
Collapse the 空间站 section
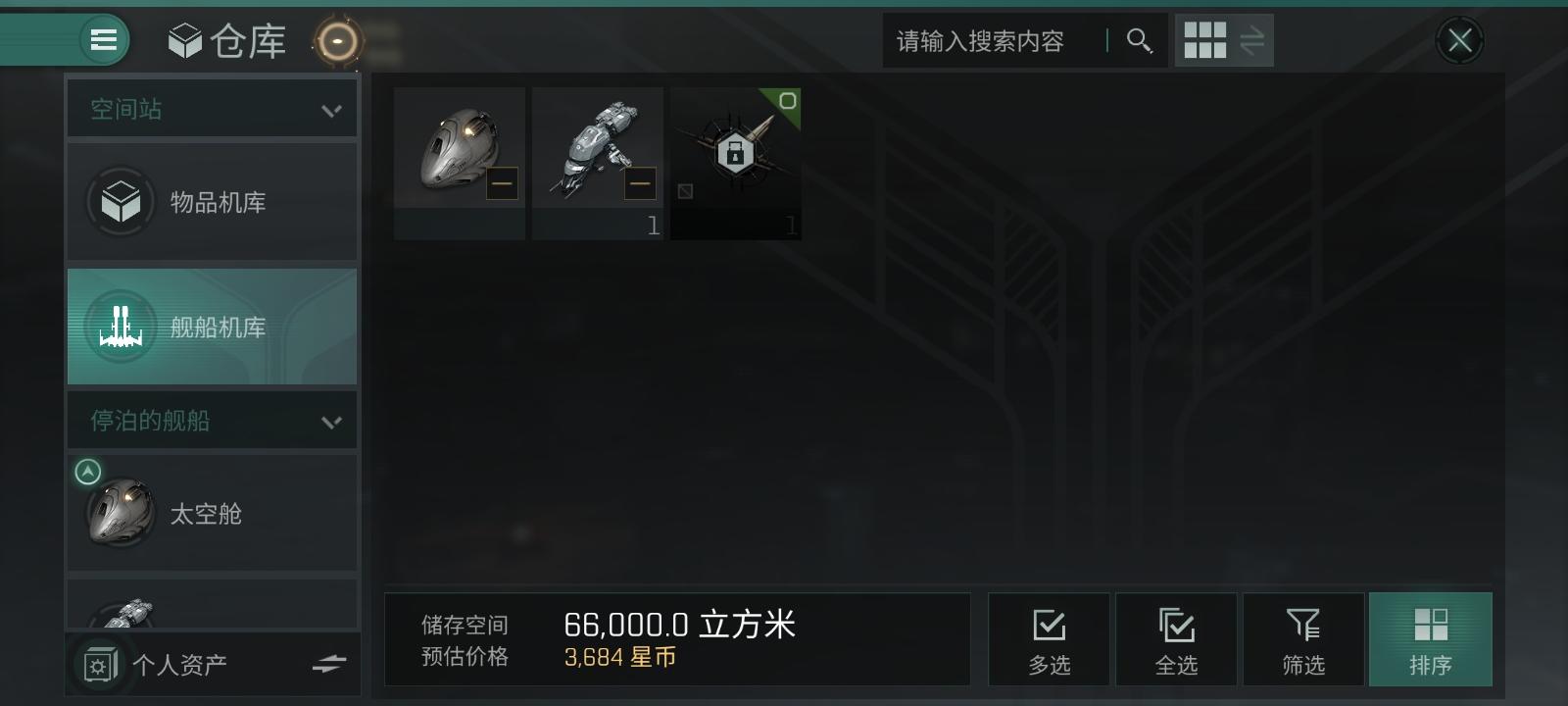tap(332, 108)
